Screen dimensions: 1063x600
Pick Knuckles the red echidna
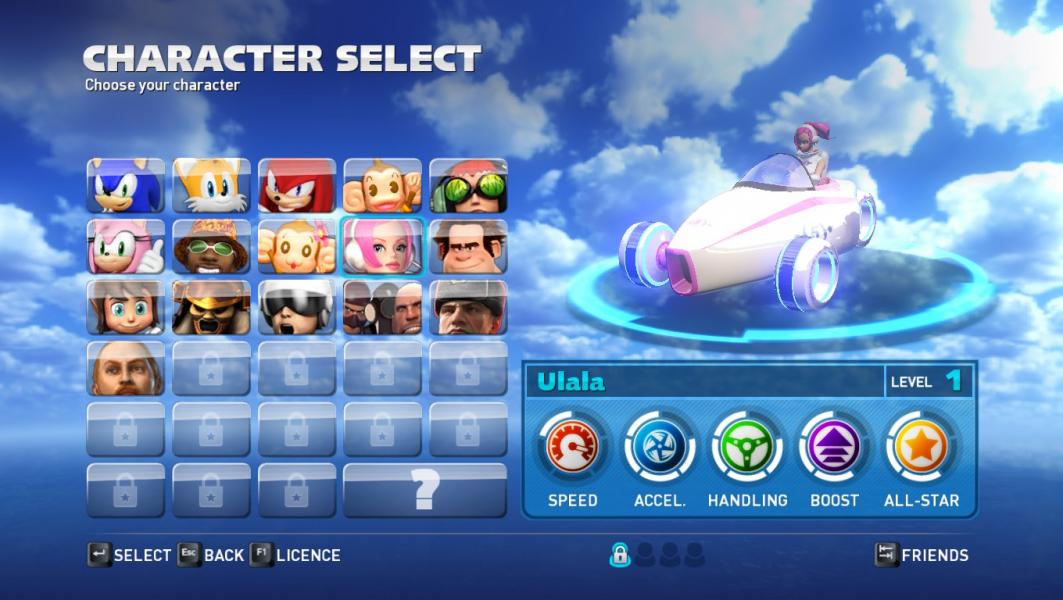(297, 186)
